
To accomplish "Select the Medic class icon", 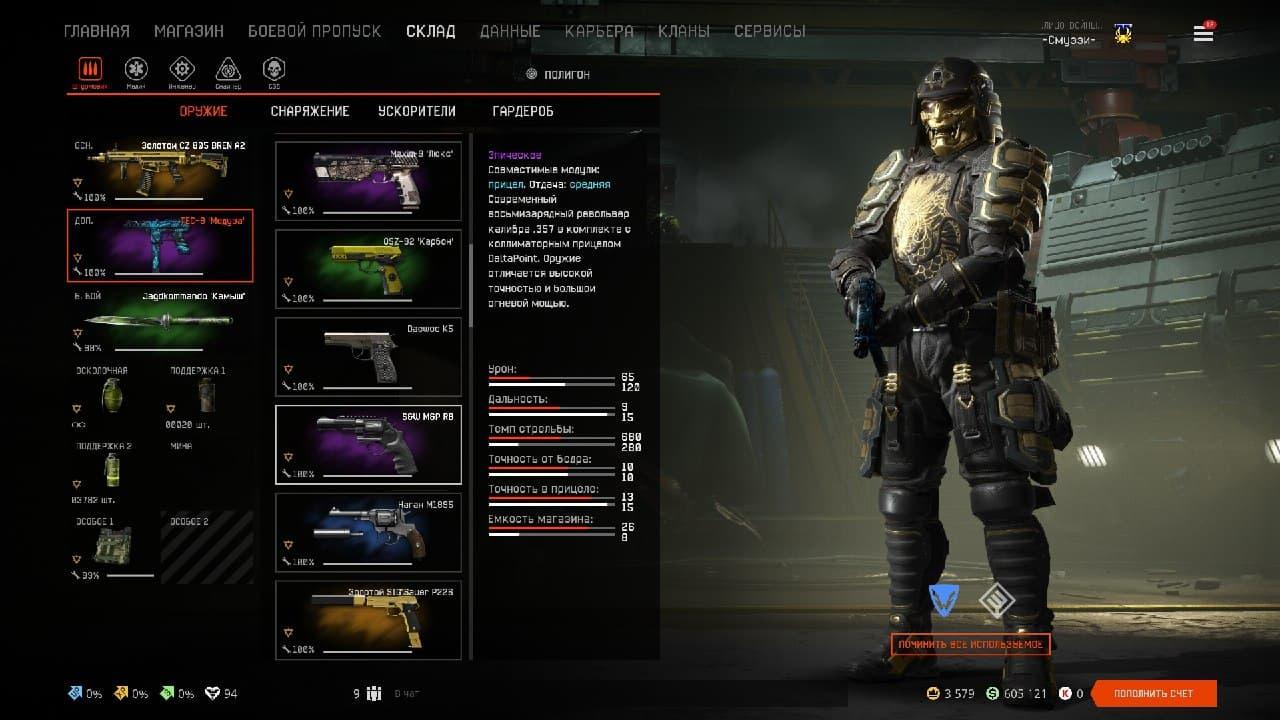I will click(x=136, y=70).
